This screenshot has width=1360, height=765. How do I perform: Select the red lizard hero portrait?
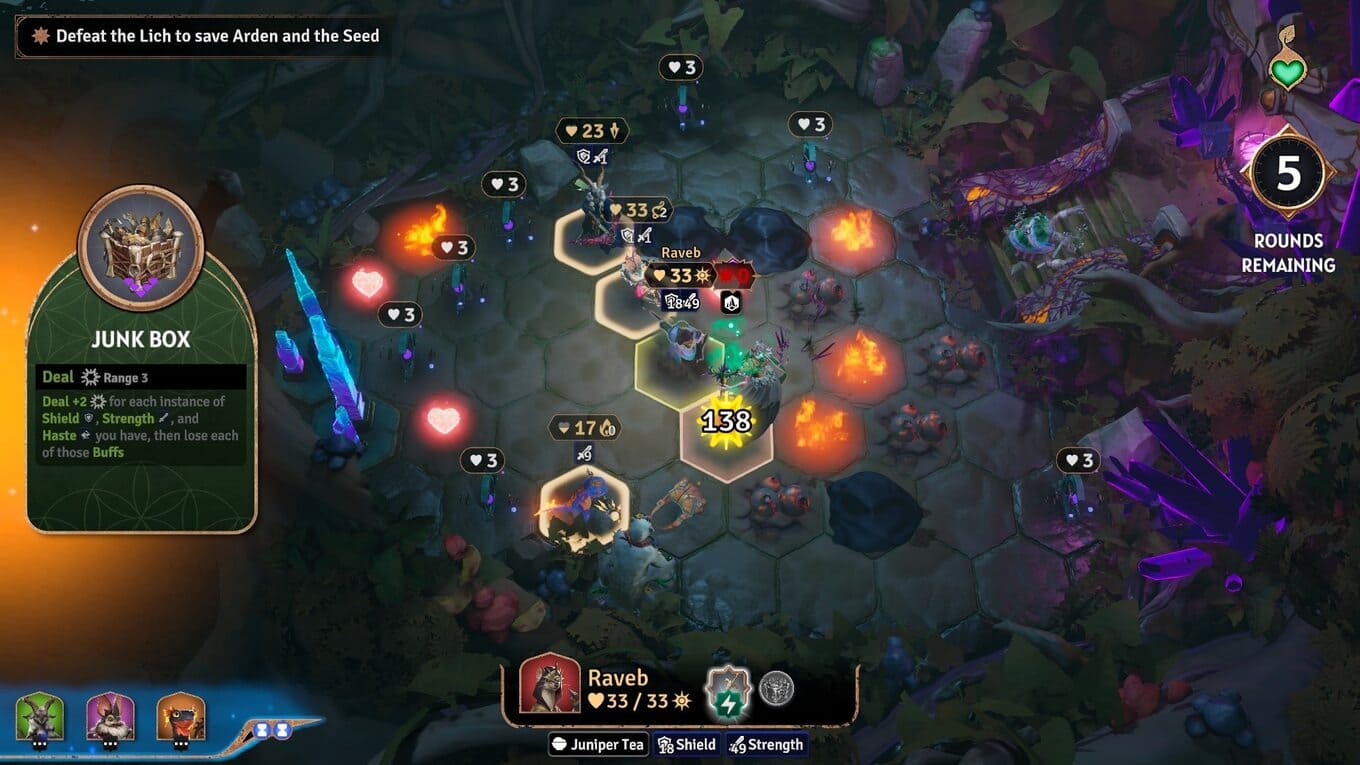181,717
